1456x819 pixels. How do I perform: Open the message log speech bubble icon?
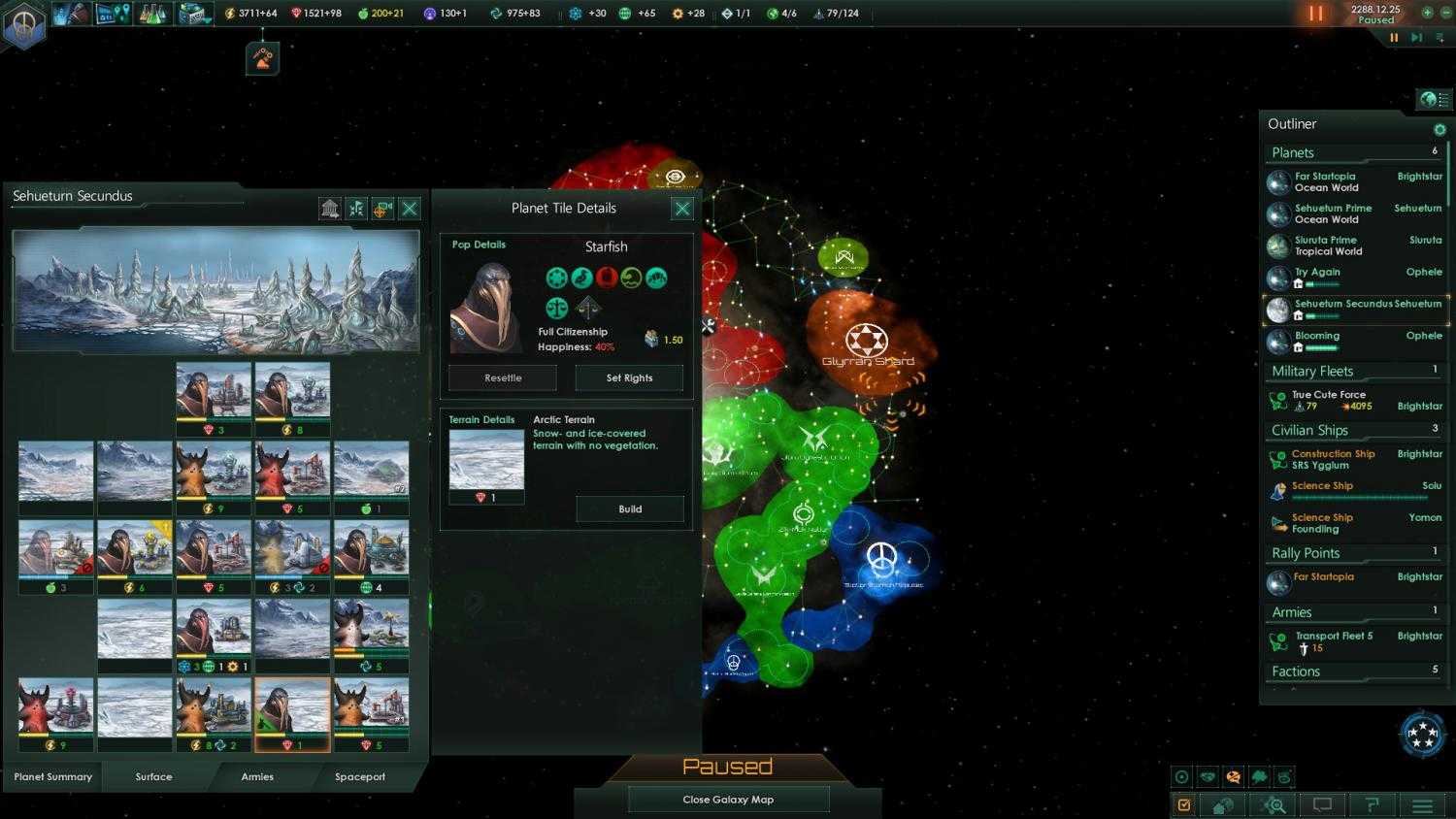point(1321,804)
